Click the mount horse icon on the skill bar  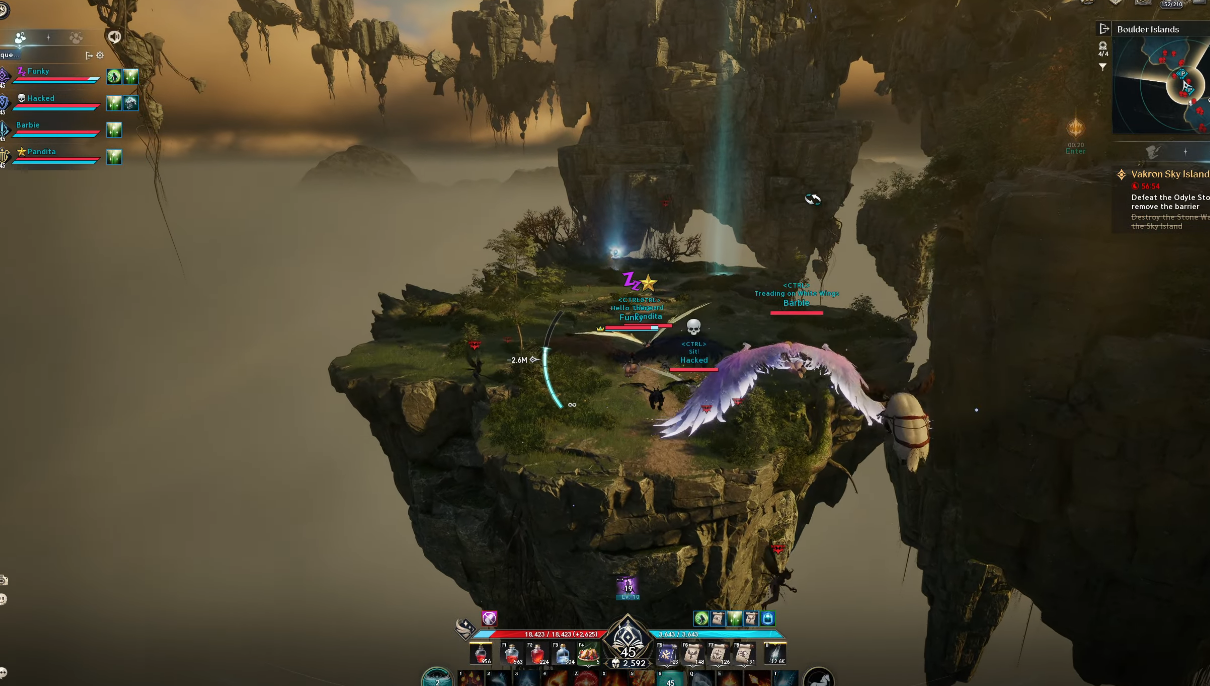click(818, 677)
